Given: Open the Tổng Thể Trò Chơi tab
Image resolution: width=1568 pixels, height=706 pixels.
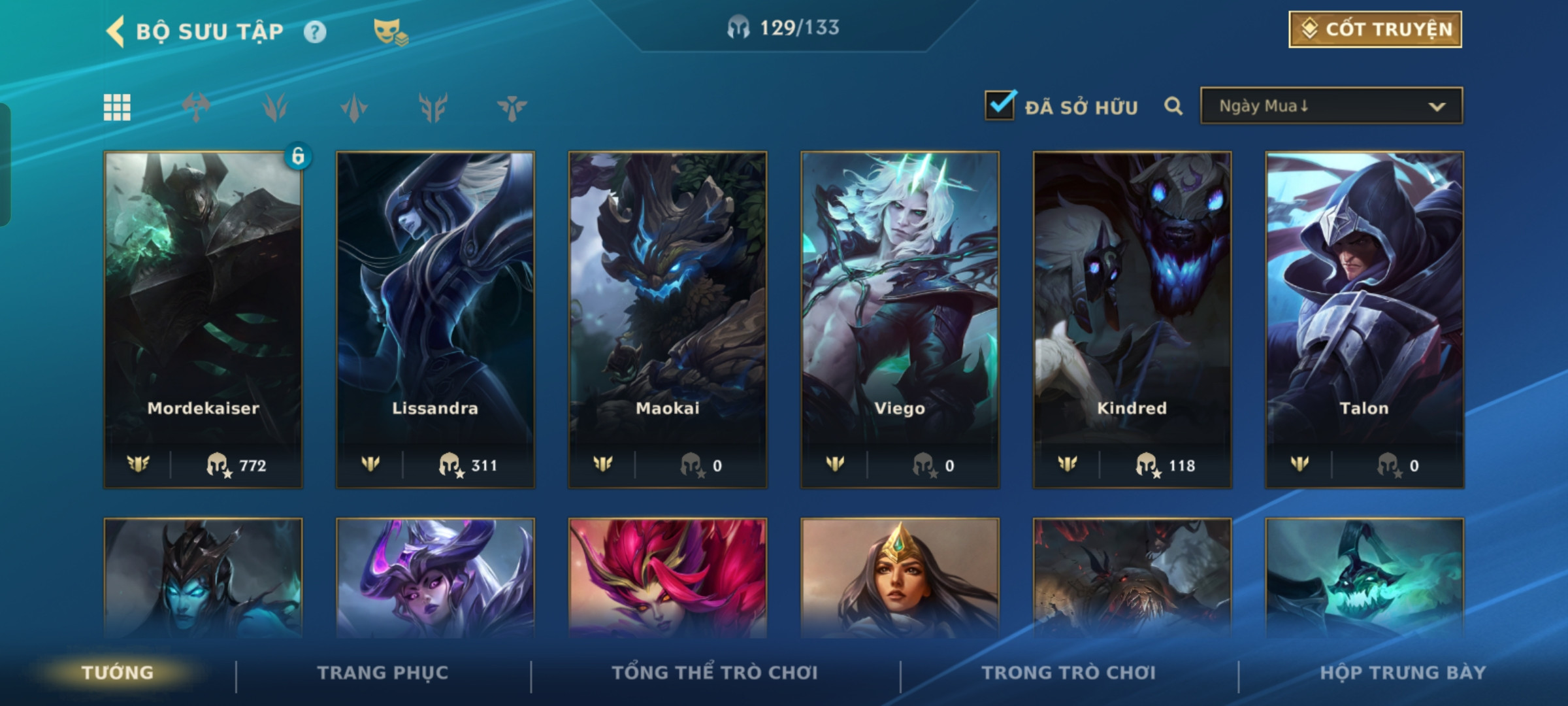Looking at the screenshot, I should pyautogui.click(x=715, y=673).
